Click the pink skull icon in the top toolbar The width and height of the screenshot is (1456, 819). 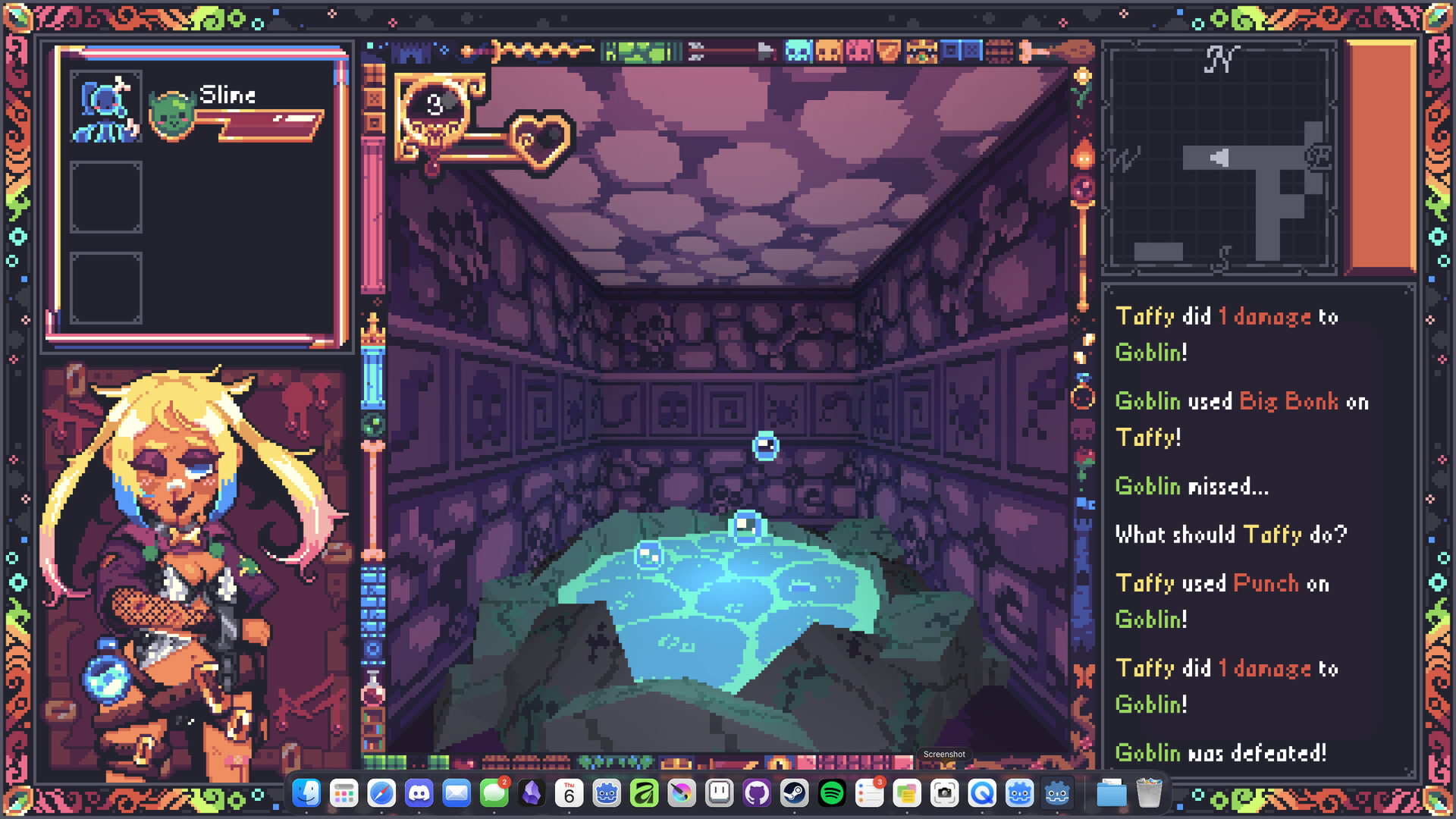pyautogui.click(x=858, y=52)
